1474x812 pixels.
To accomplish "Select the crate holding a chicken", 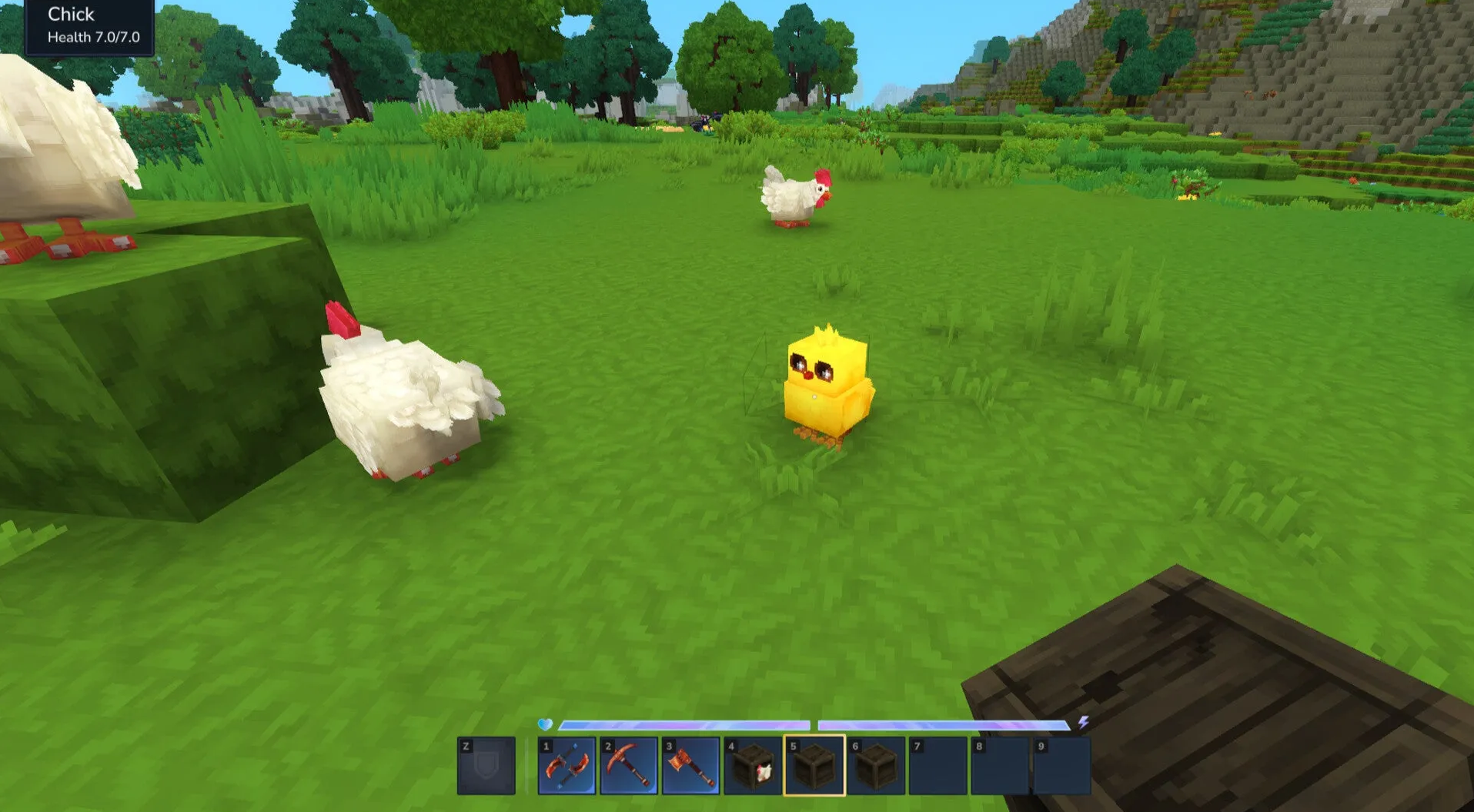I will click(x=753, y=766).
